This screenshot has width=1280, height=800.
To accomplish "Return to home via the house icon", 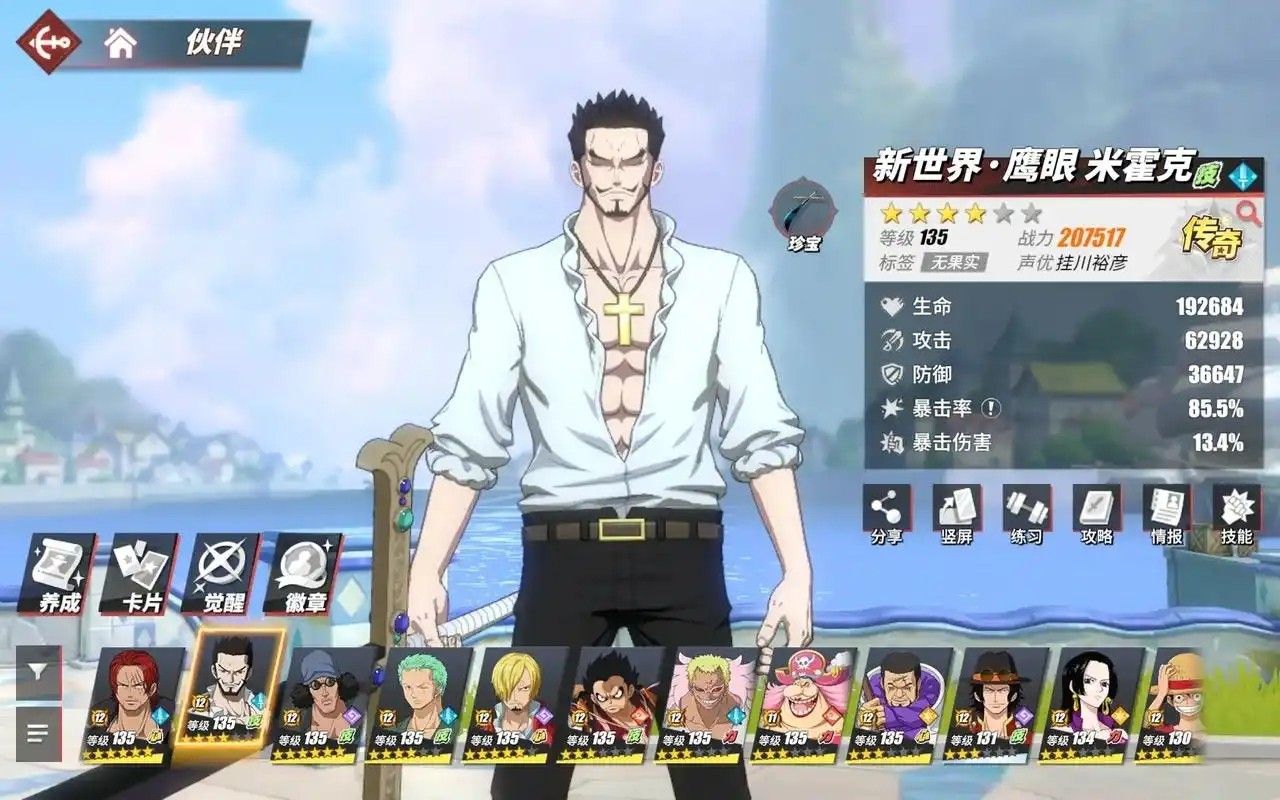I will (121, 43).
